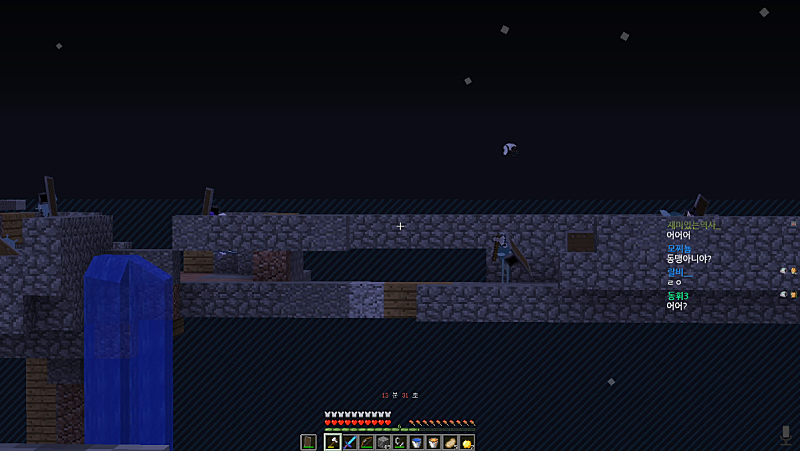The image size is (800, 451).
Task: Select the lava bucket slot
Action: (x=433, y=442)
